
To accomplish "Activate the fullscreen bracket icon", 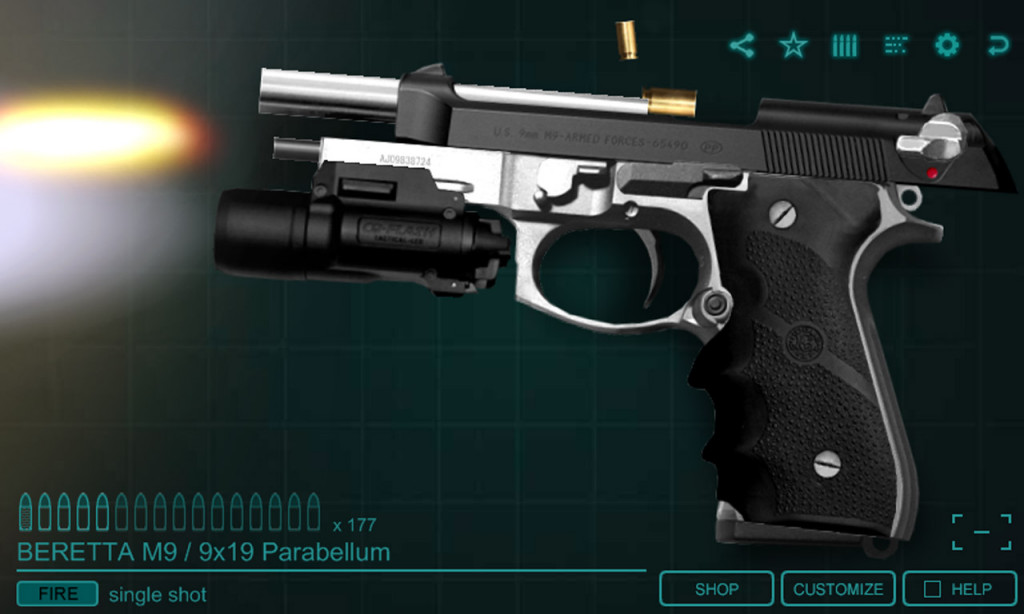I will pyautogui.click(x=981, y=532).
